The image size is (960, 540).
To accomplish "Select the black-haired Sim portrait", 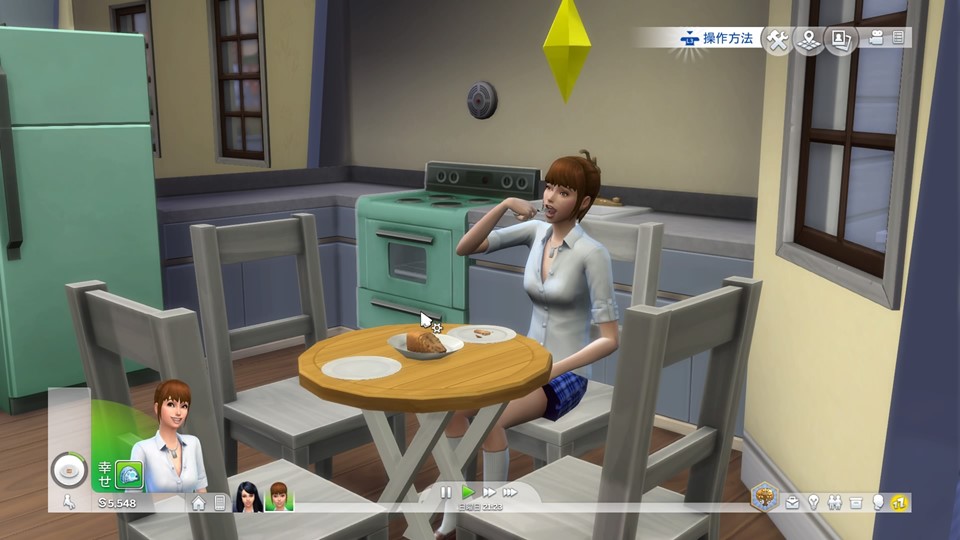I will pos(247,496).
